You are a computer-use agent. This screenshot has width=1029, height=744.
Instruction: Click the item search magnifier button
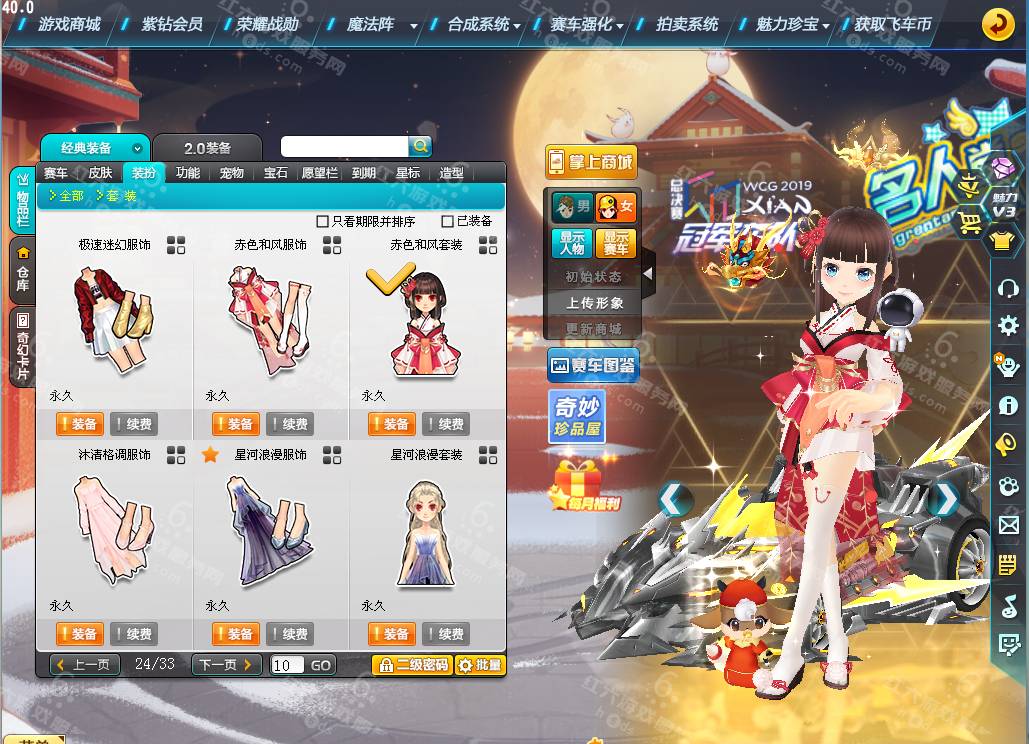[421, 146]
